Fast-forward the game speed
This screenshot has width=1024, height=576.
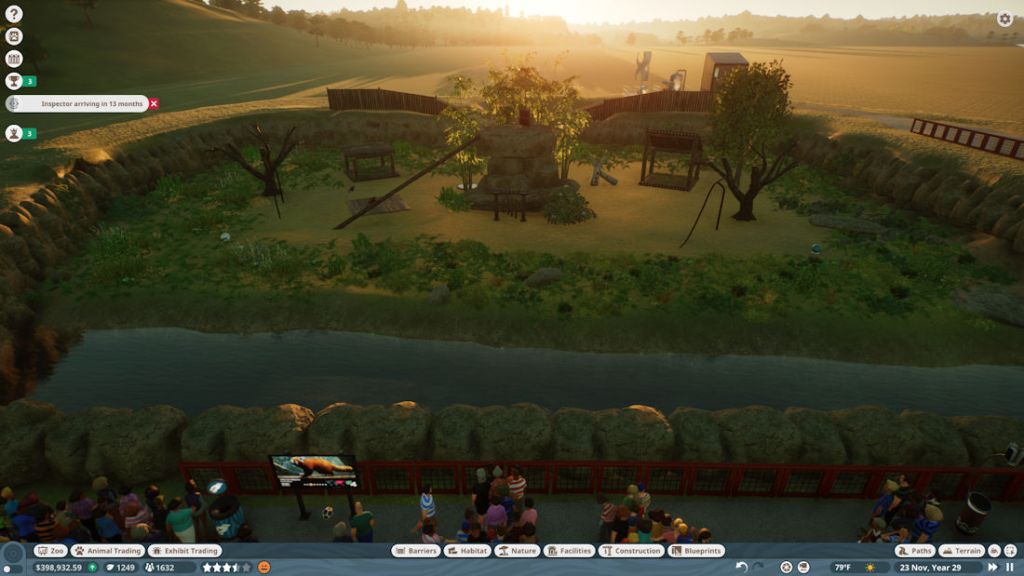click(993, 567)
